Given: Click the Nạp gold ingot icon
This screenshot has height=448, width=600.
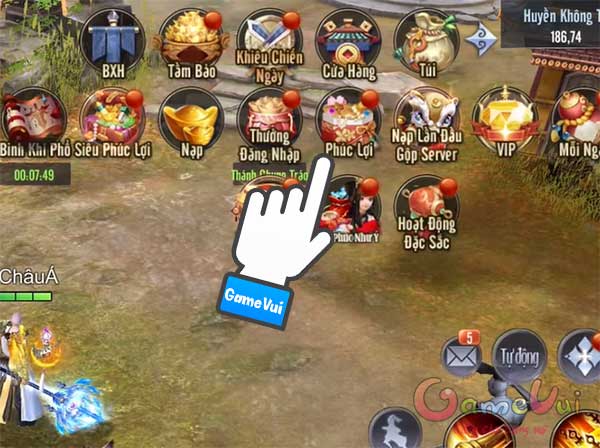Looking at the screenshot, I should pos(188,120).
